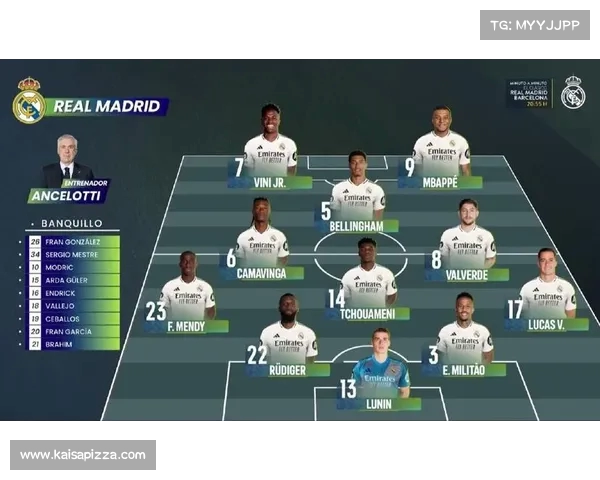Open the www.kaisapizza.com link
This screenshot has width=600, height=480.
[83, 455]
